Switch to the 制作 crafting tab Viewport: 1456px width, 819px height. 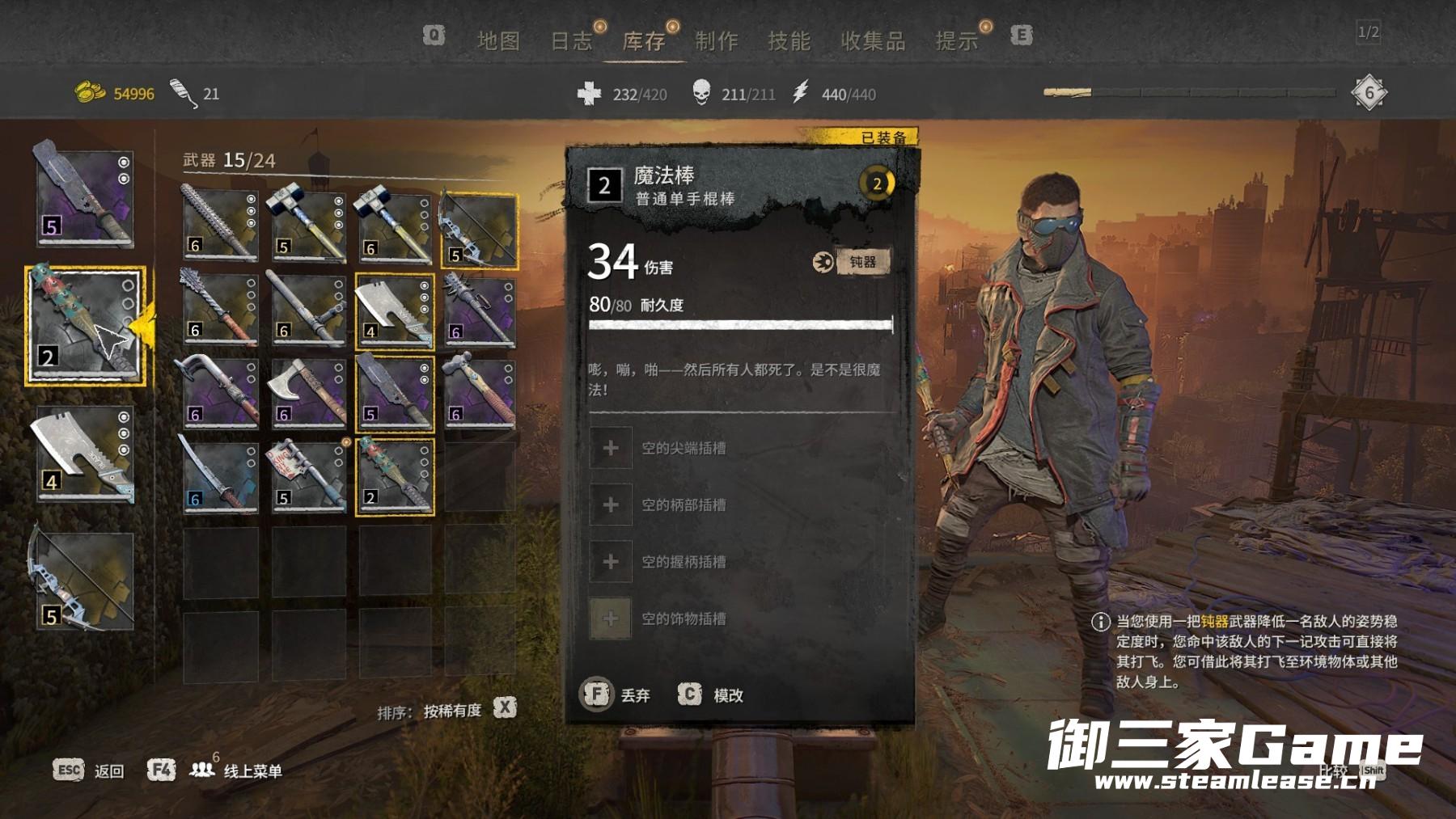coord(716,40)
